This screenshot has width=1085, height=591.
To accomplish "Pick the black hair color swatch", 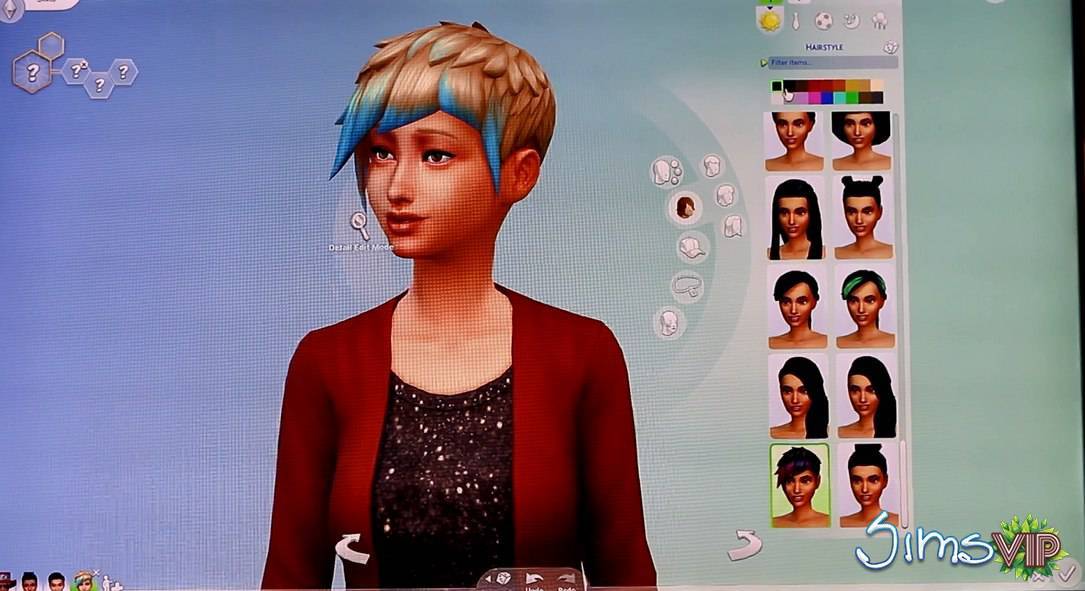I will [x=789, y=86].
